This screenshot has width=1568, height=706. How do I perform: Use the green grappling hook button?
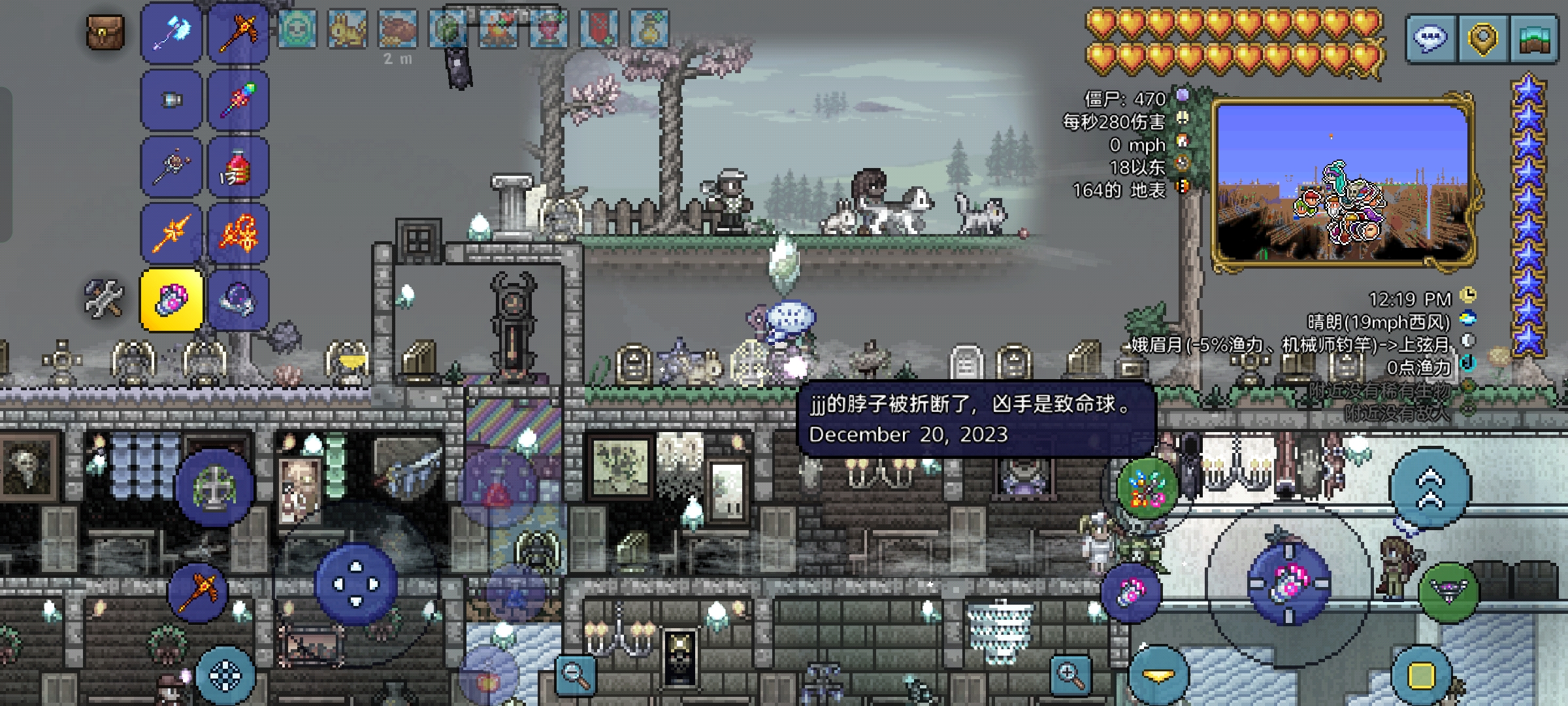[x=1448, y=591]
